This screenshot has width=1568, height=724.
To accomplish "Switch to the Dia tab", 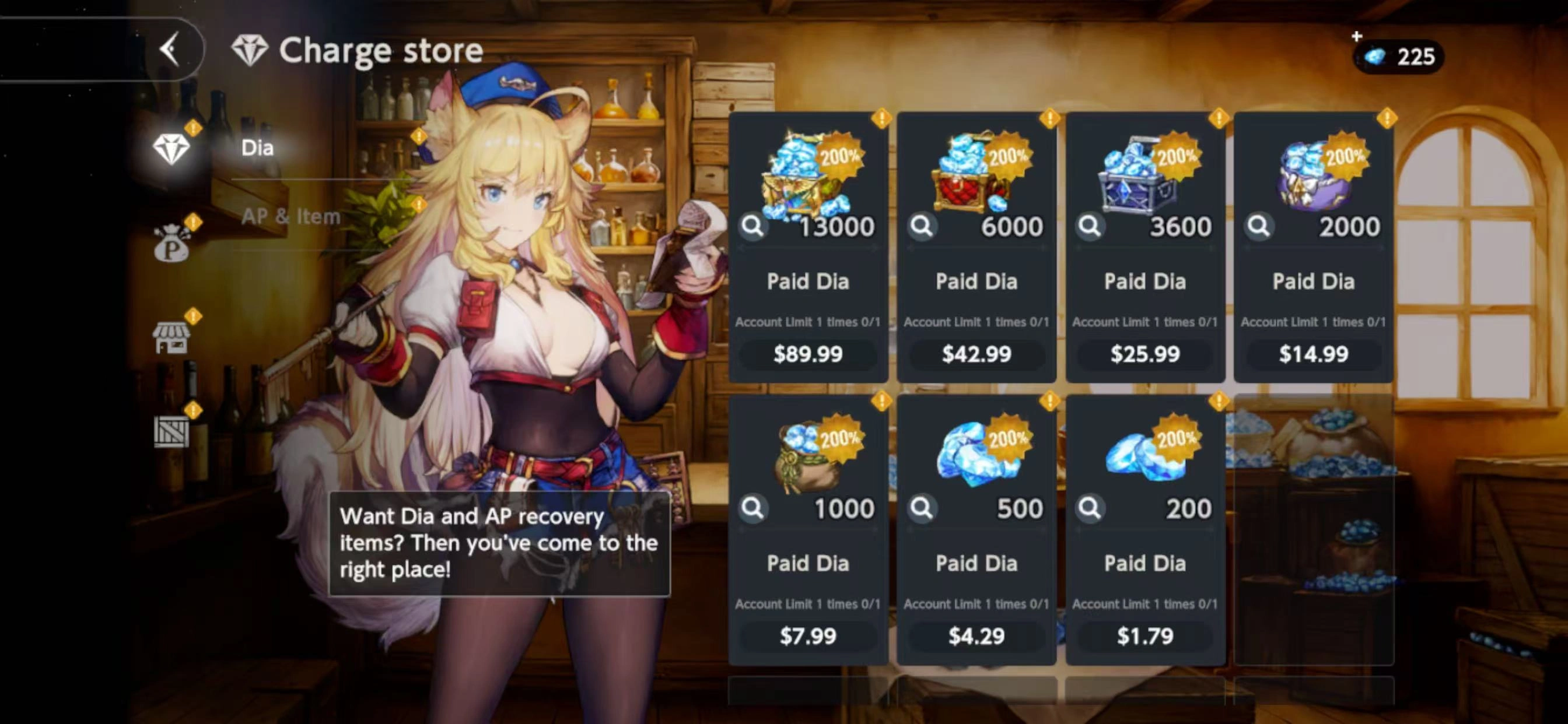I will coord(257,148).
